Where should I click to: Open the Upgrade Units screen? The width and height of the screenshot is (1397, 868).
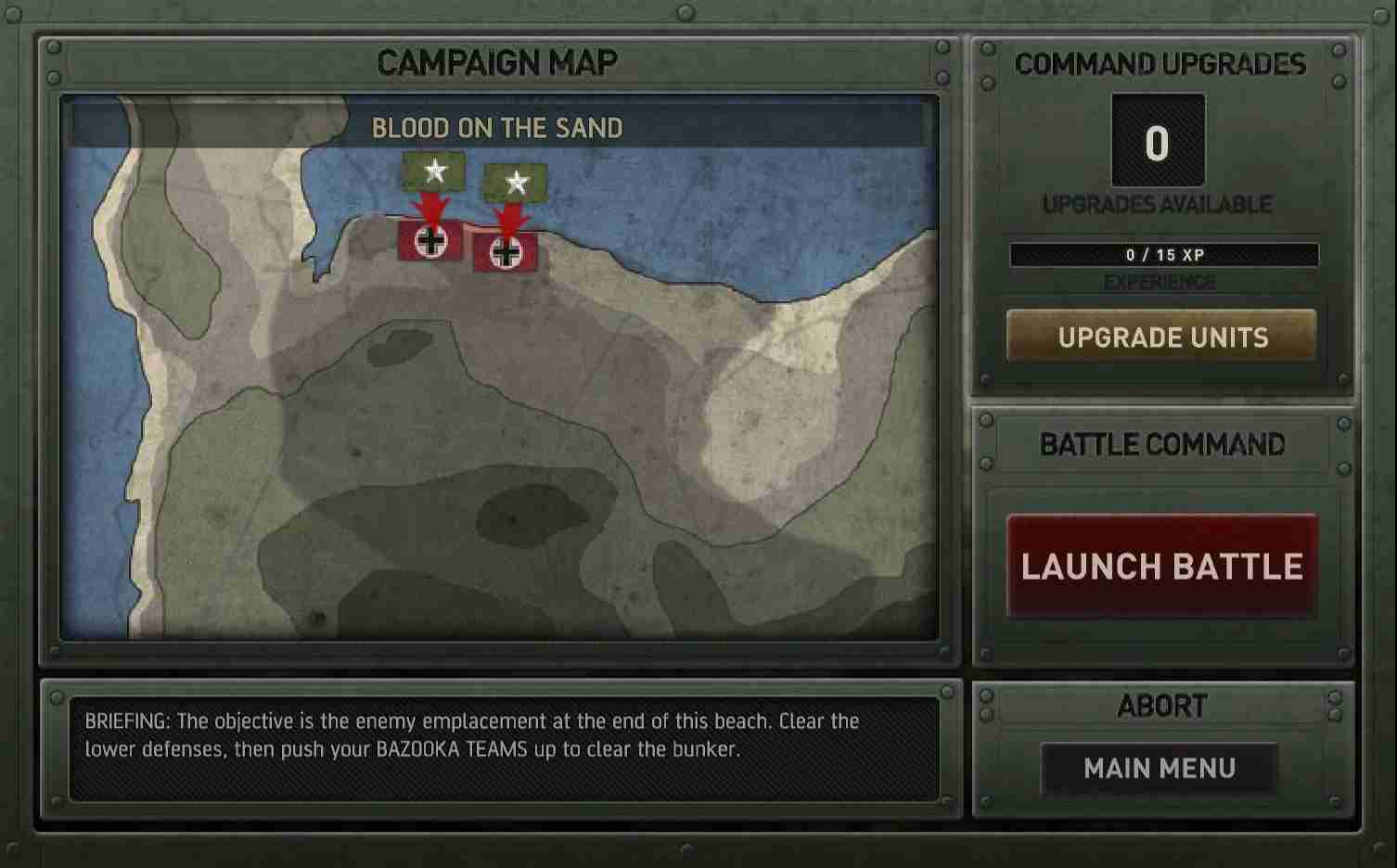coord(1163,337)
